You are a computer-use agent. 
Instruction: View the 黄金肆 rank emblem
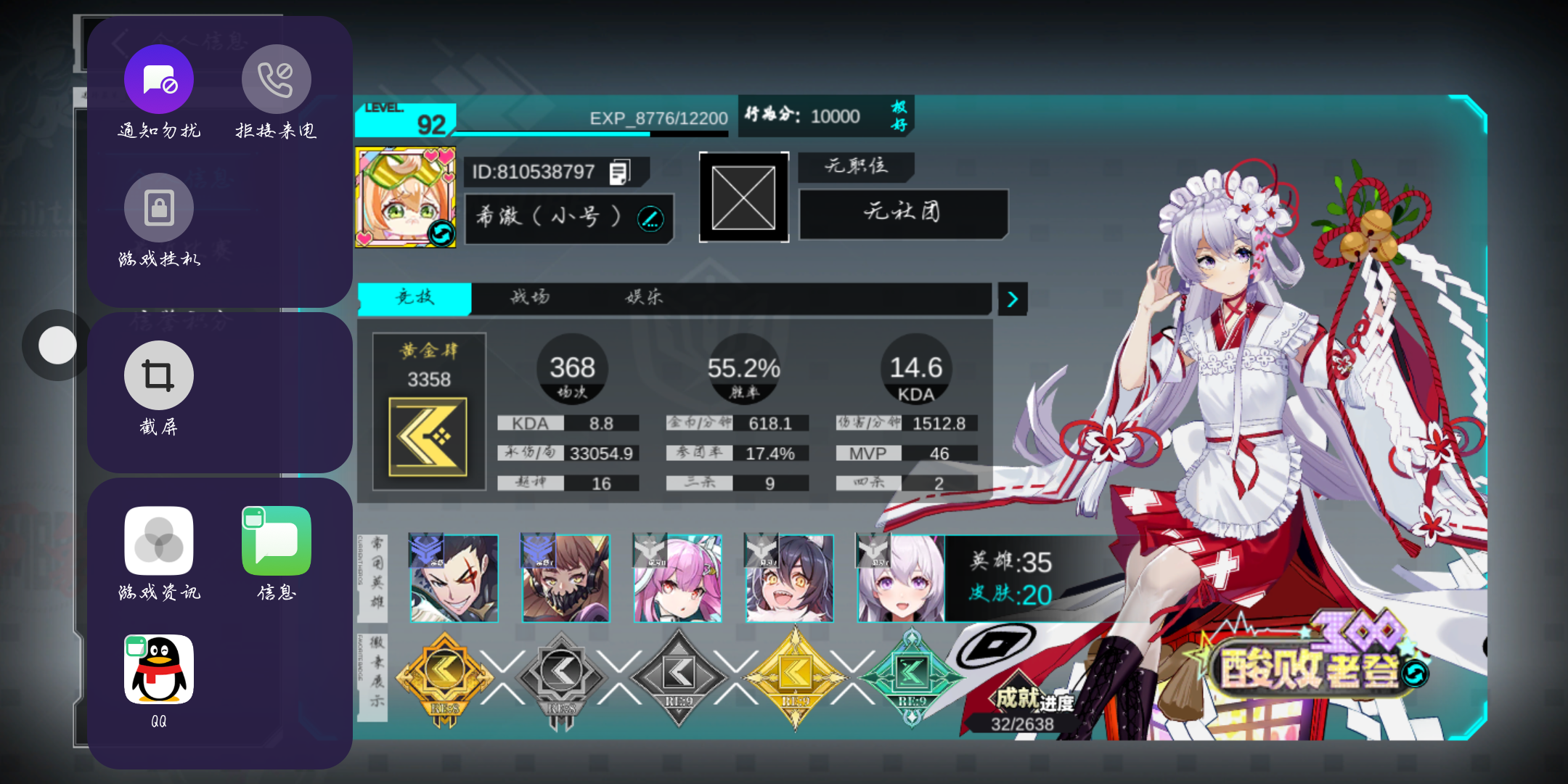[x=428, y=436]
